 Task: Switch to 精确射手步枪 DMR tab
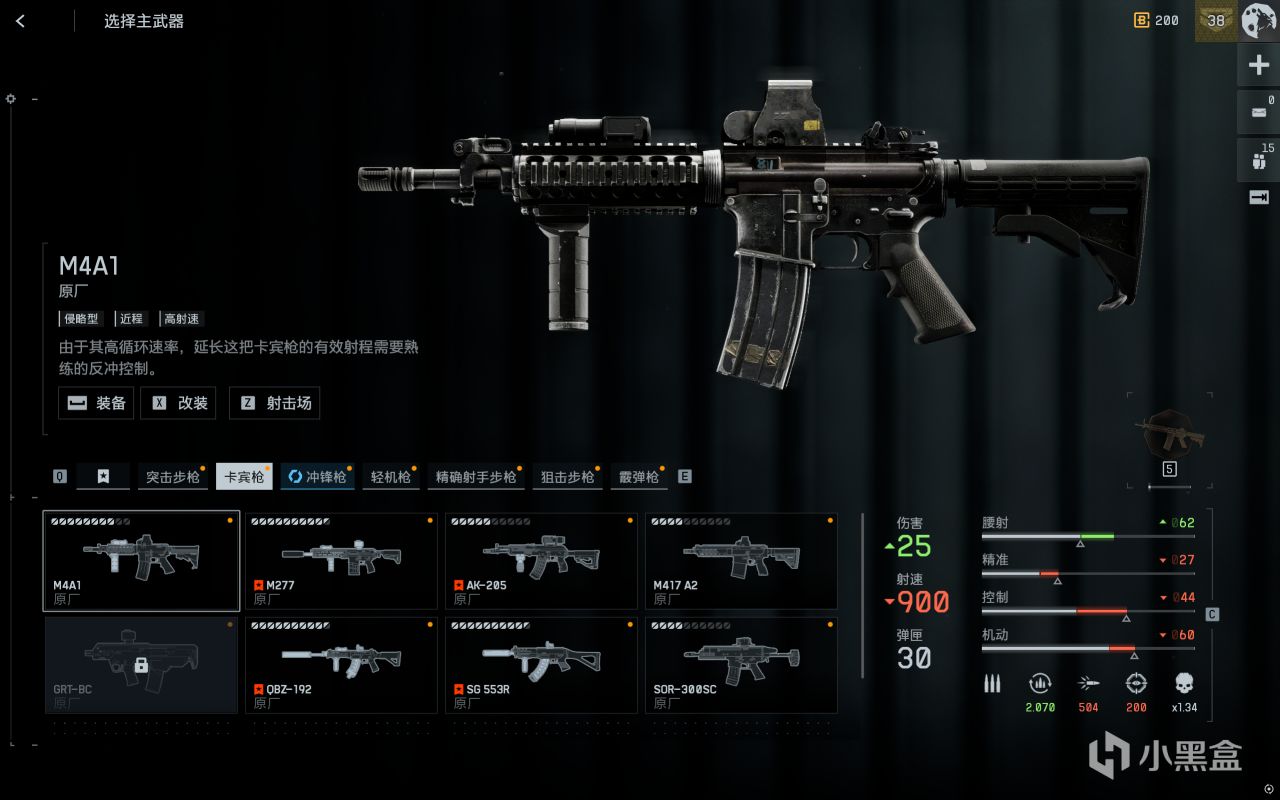tap(476, 477)
